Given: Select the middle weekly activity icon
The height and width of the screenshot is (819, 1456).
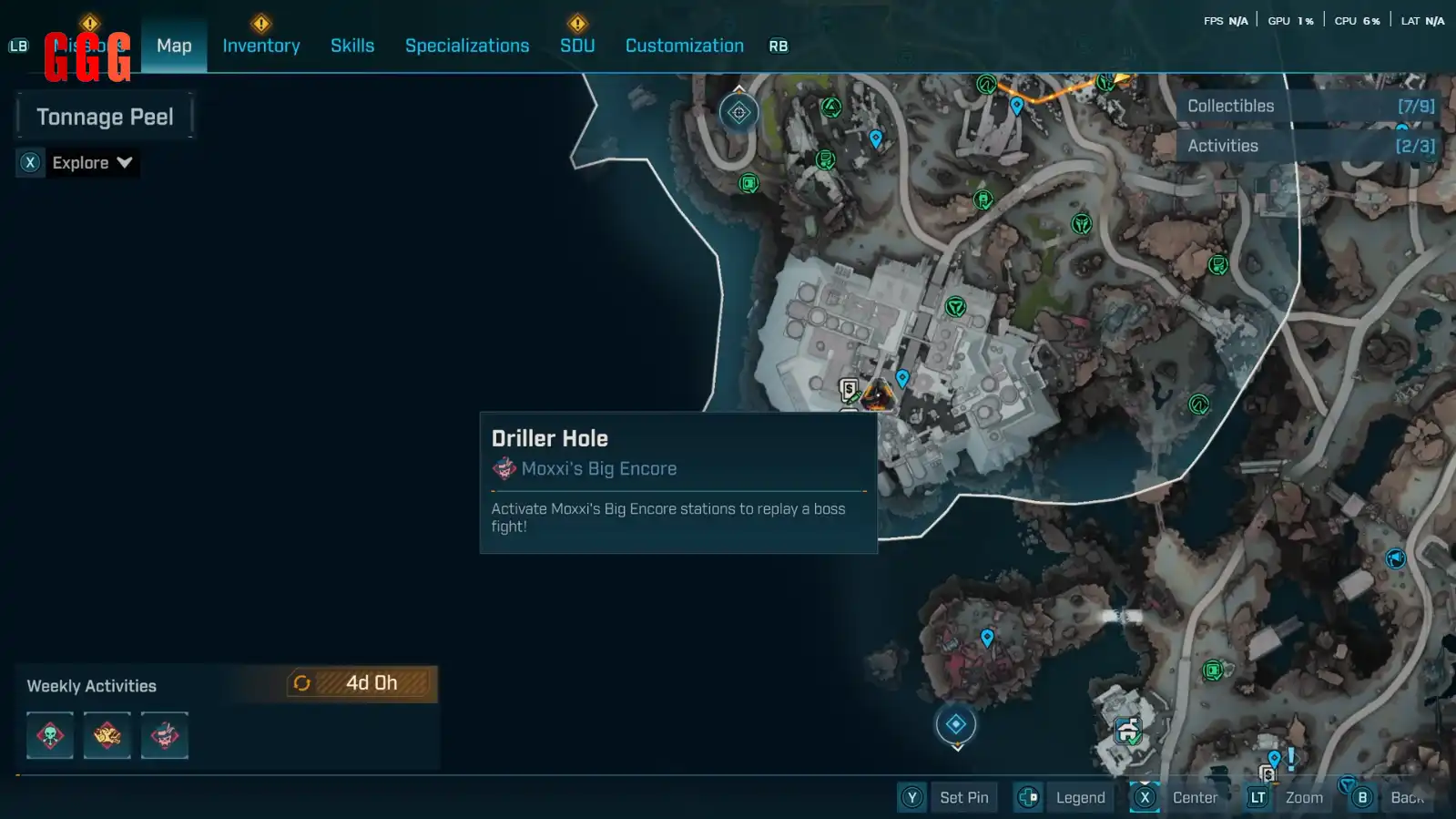Looking at the screenshot, I should pyautogui.click(x=107, y=735).
